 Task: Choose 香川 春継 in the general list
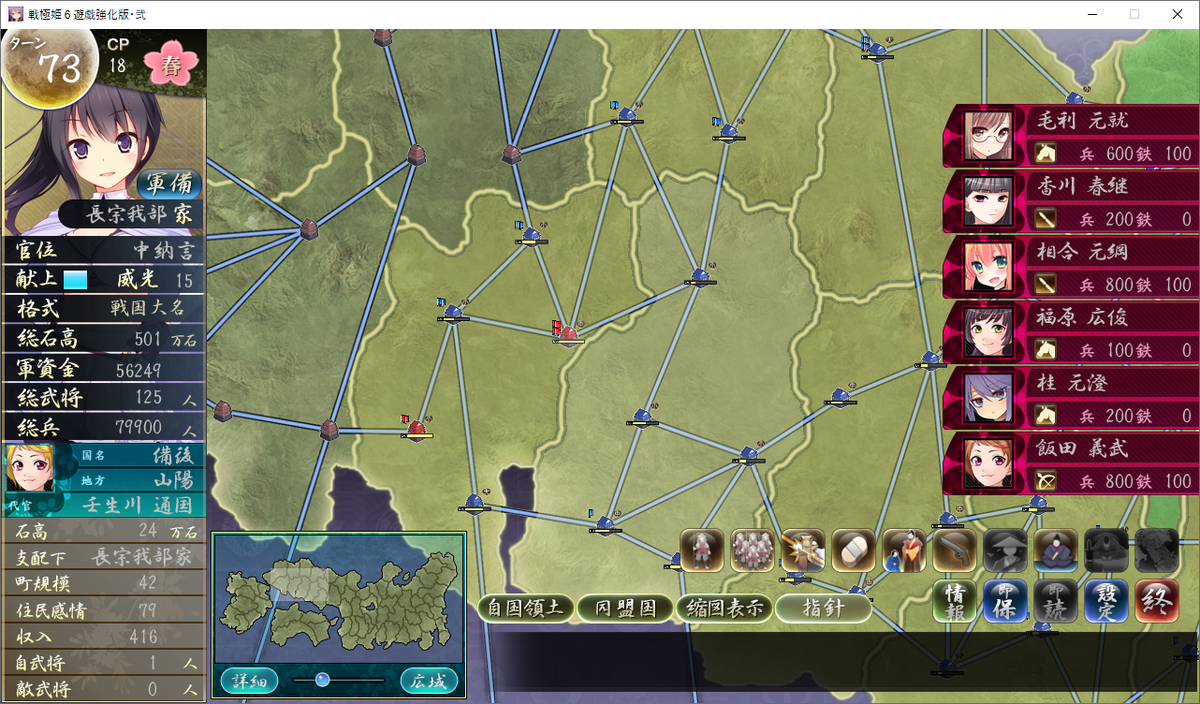1070,201
